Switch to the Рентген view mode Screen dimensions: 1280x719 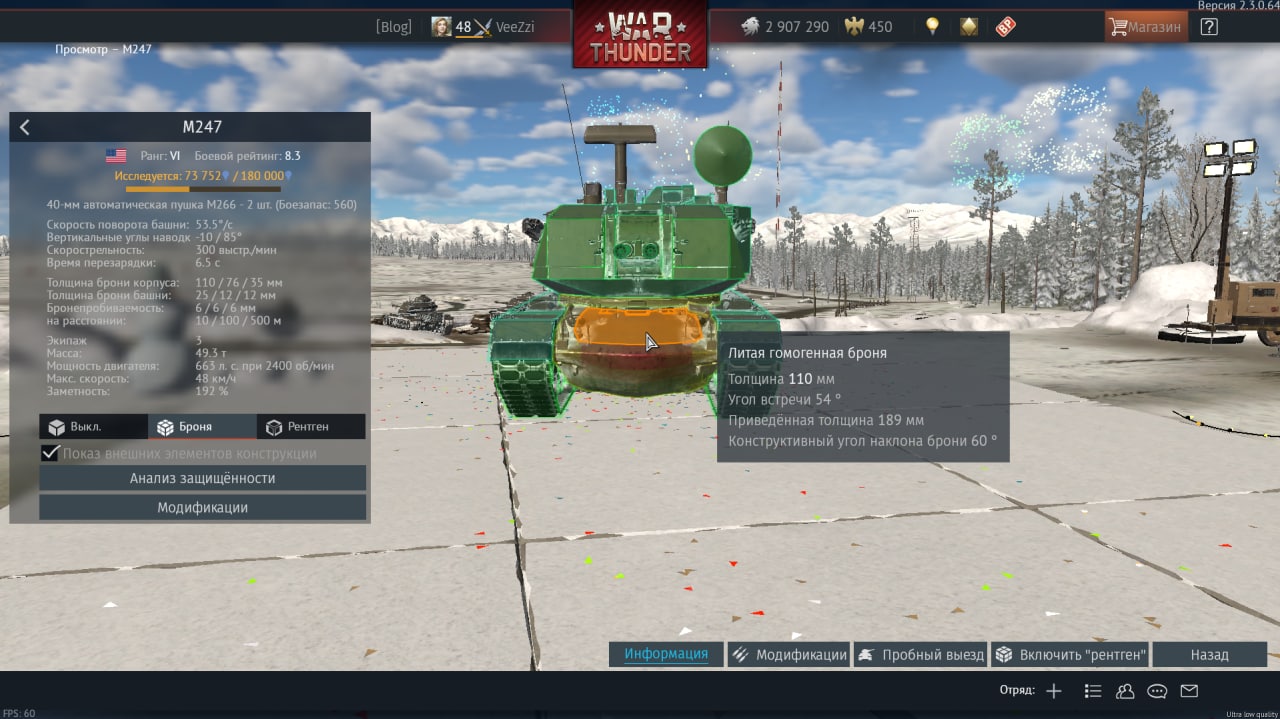(x=310, y=427)
